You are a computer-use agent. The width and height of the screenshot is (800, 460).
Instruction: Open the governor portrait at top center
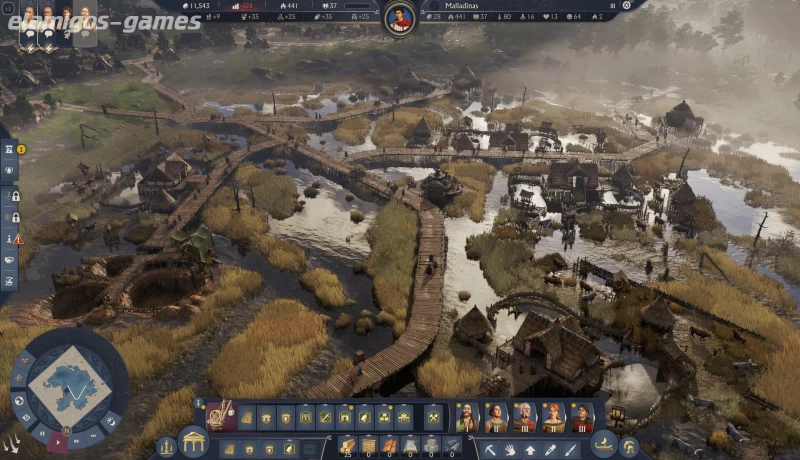point(399,19)
